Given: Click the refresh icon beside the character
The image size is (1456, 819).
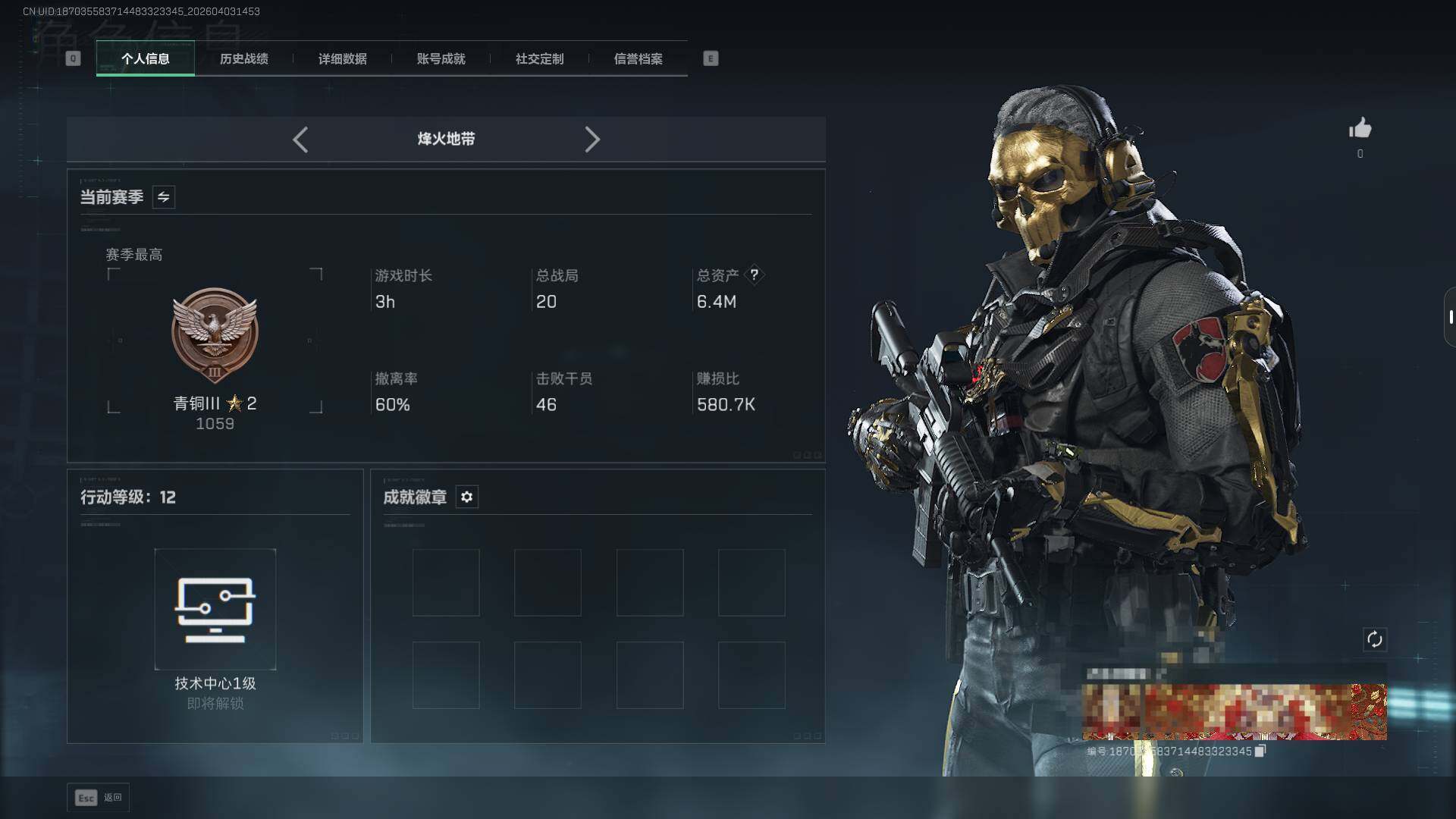Looking at the screenshot, I should [x=1374, y=639].
